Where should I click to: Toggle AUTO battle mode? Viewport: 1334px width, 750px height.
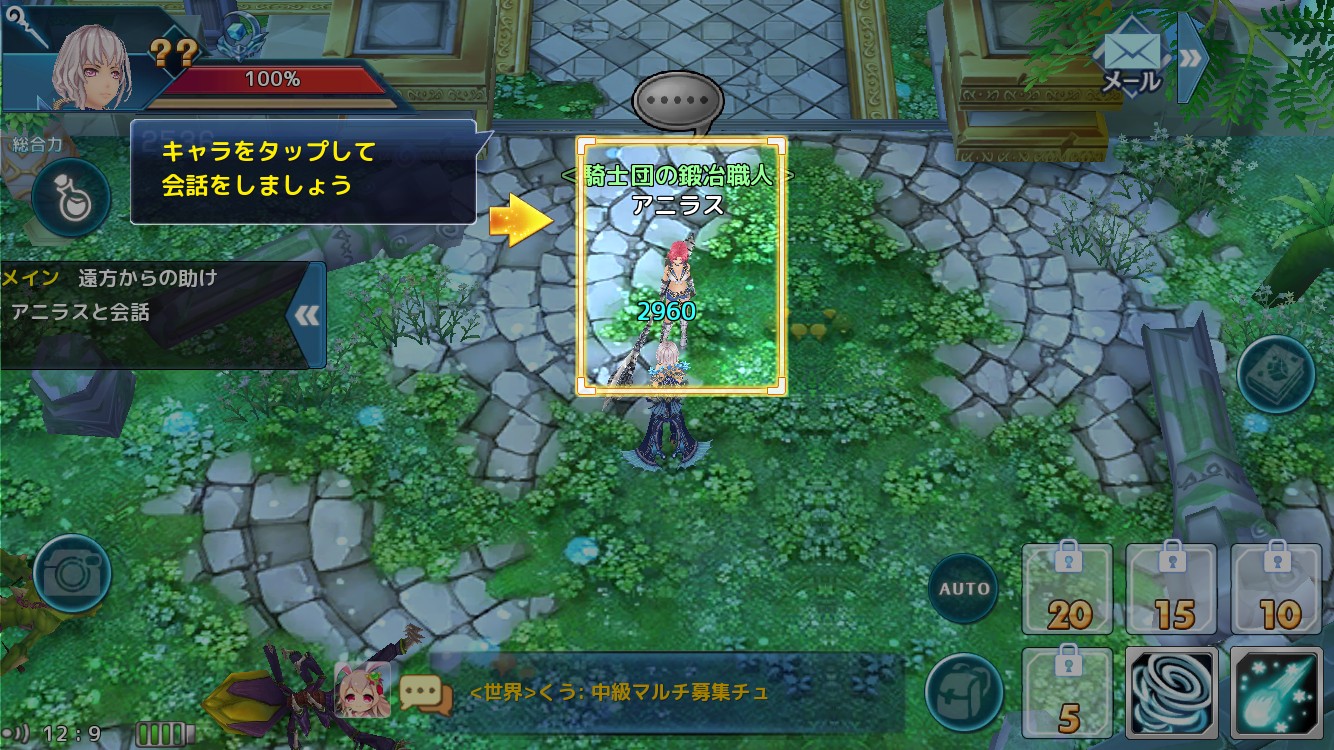pyautogui.click(x=965, y=588)
